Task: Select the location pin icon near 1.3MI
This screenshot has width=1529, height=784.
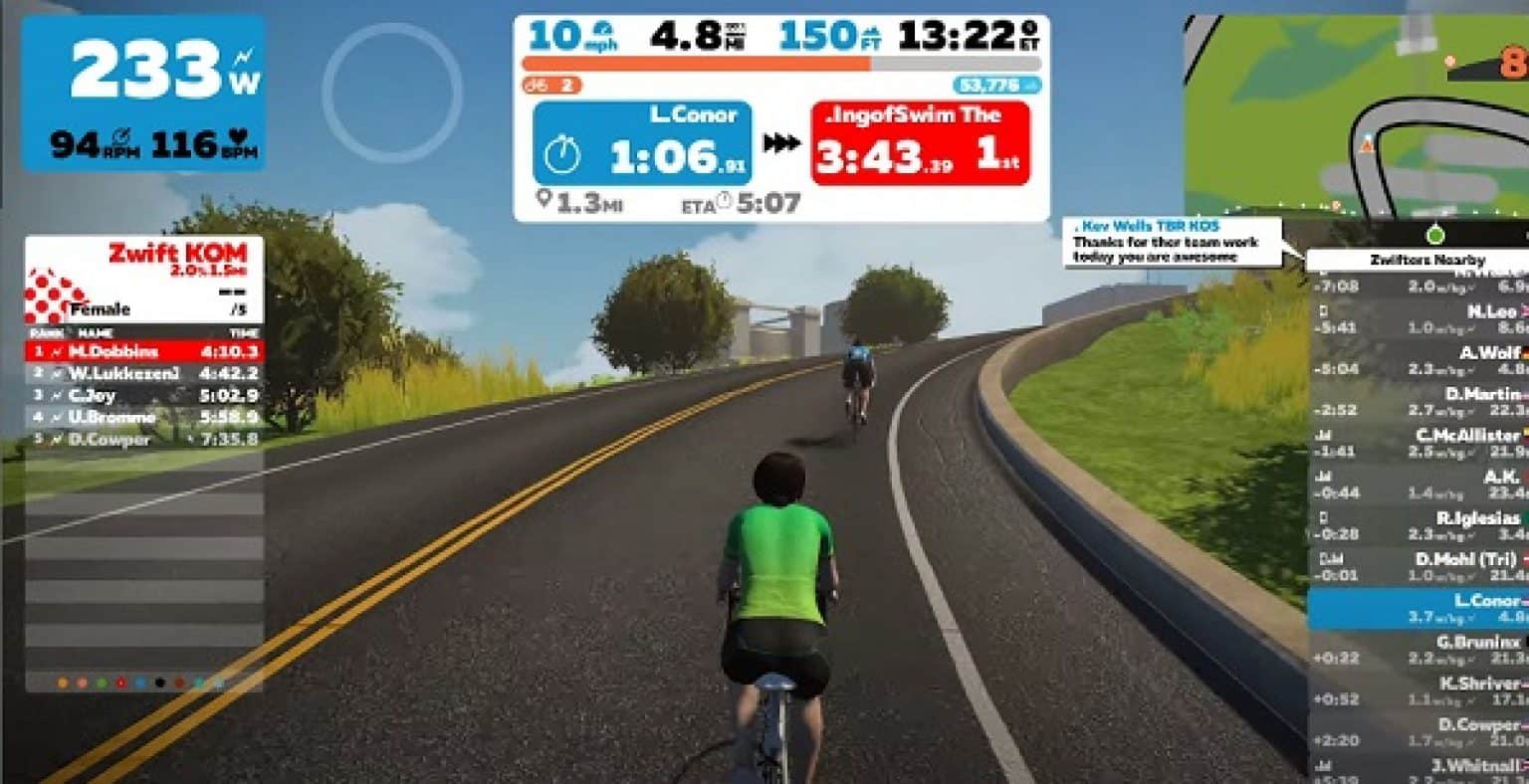Action: pos(545,198)
